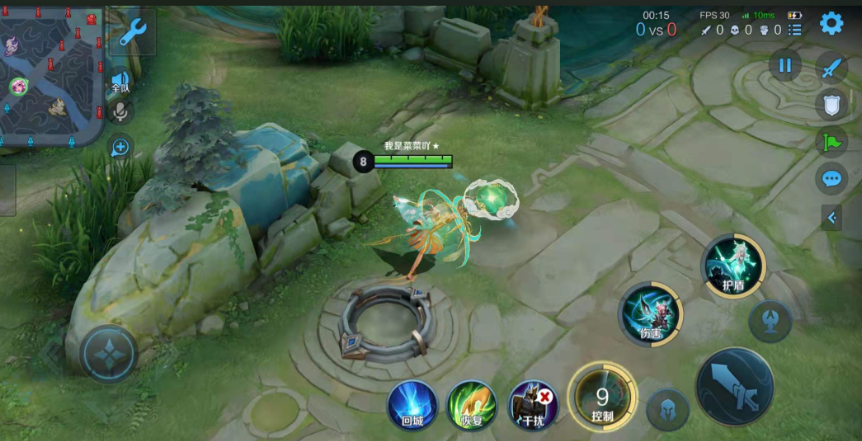
Task: Pause the match
Action: point(785,66)
